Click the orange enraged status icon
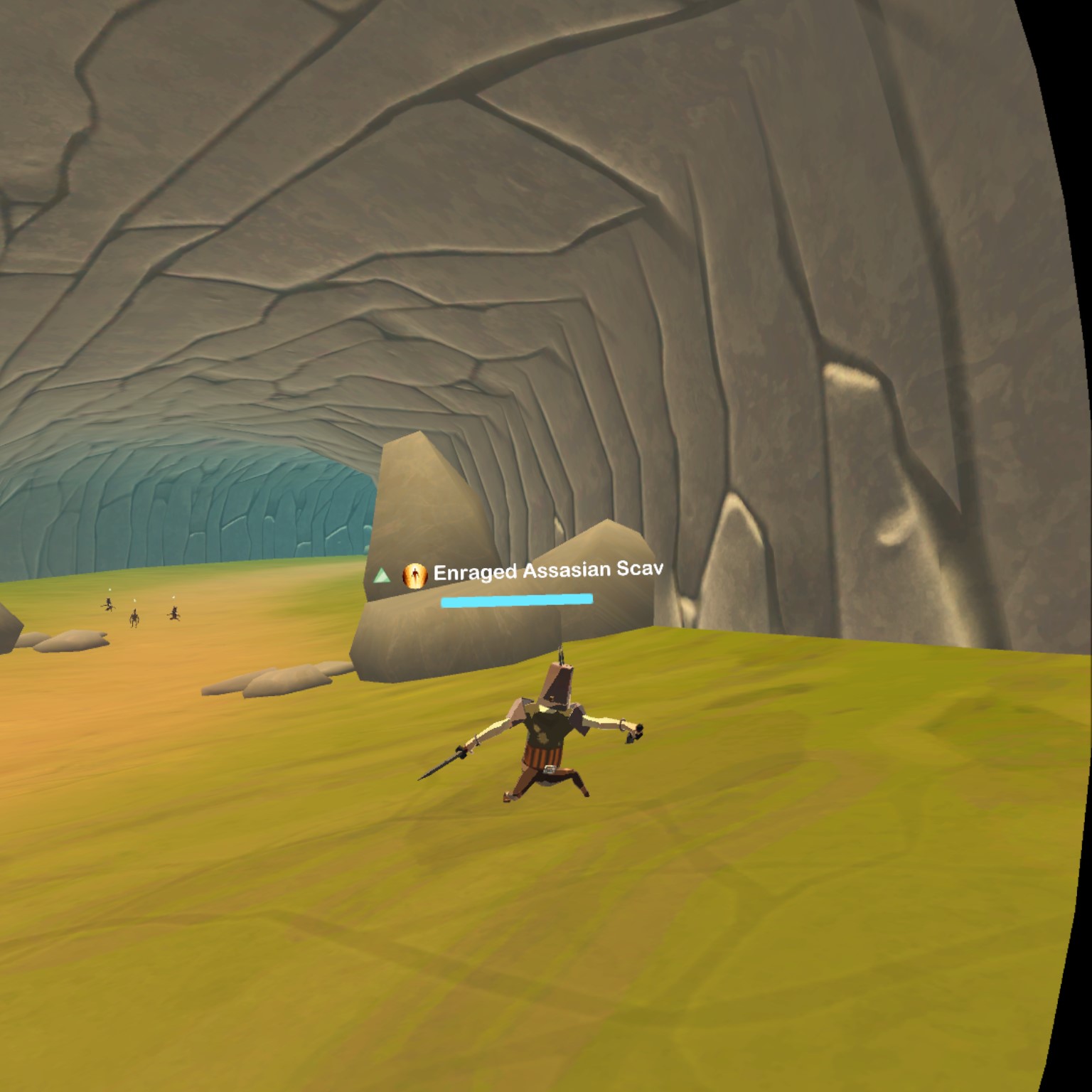Screen dimensions: 1092x1092 tap(414, 575)
